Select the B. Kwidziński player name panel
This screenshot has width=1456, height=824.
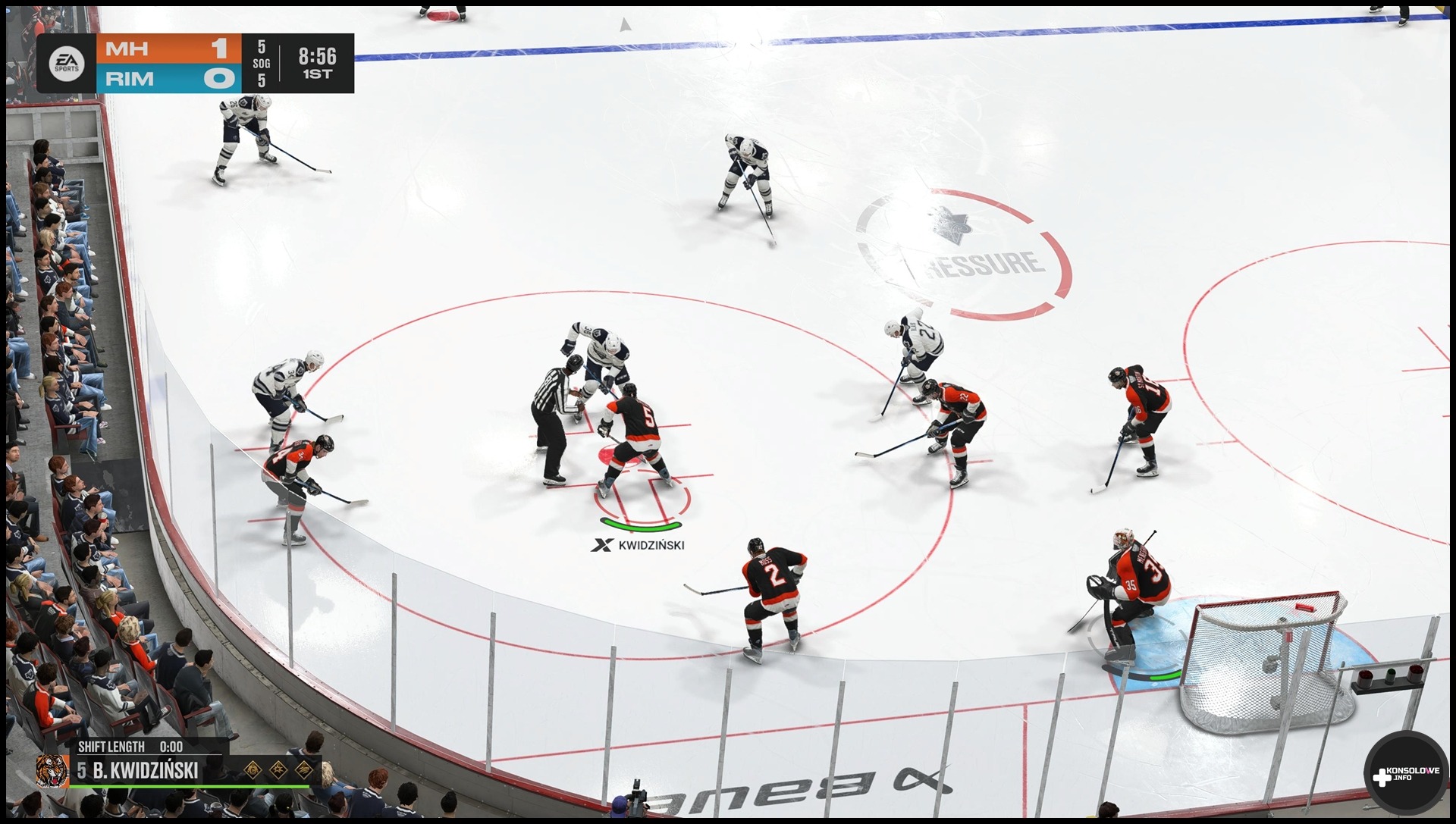click(x=144, y=771)
